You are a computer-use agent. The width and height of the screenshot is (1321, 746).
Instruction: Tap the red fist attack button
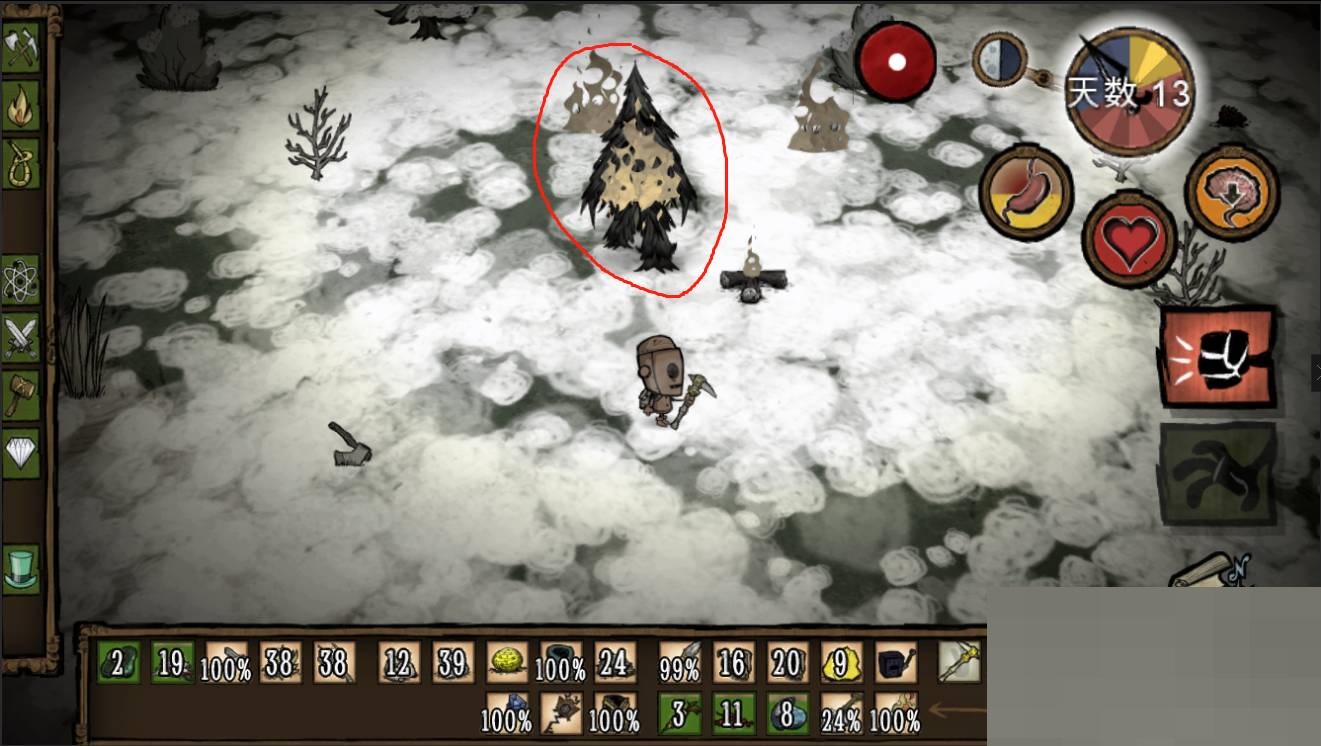tap(1217, 357)
